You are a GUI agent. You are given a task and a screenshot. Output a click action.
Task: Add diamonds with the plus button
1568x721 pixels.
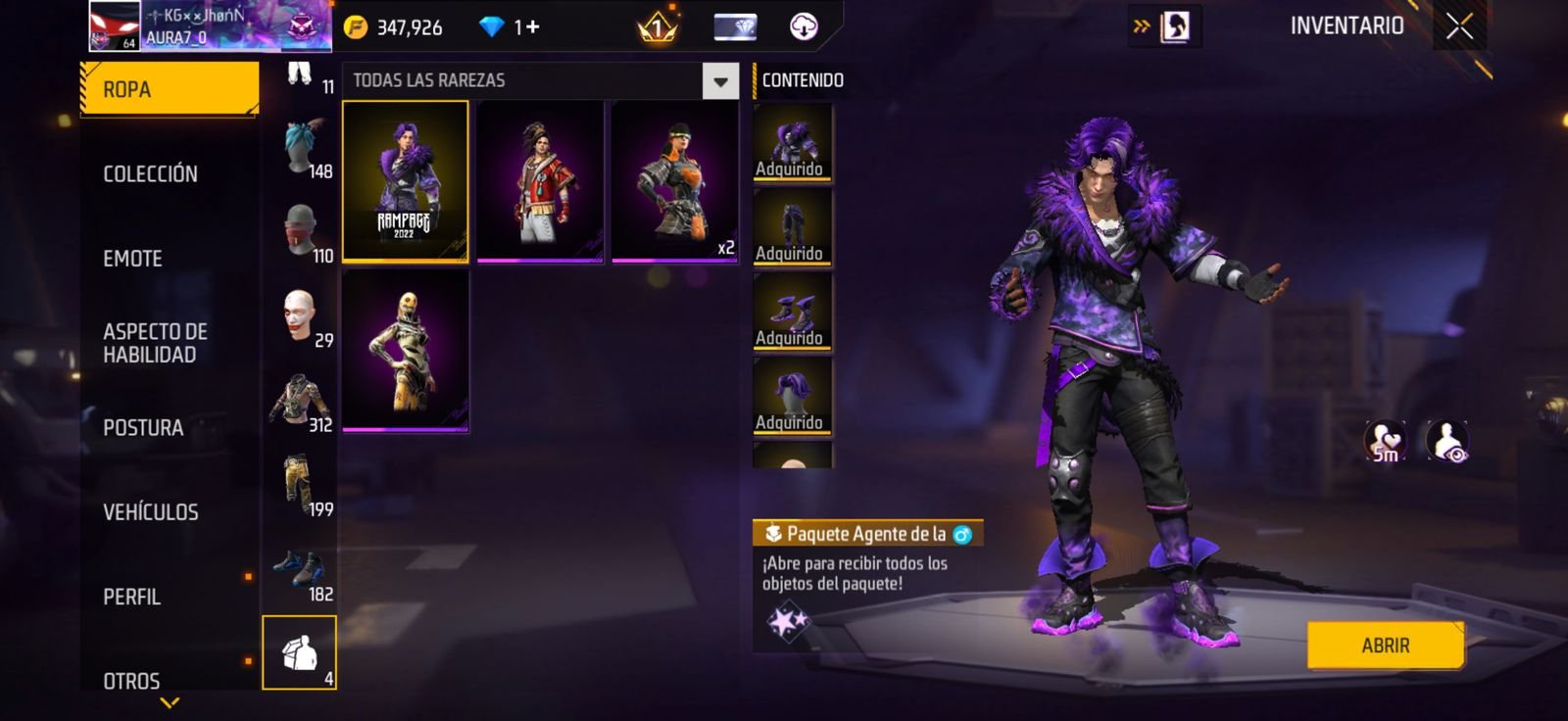click(x=532, y=27)
